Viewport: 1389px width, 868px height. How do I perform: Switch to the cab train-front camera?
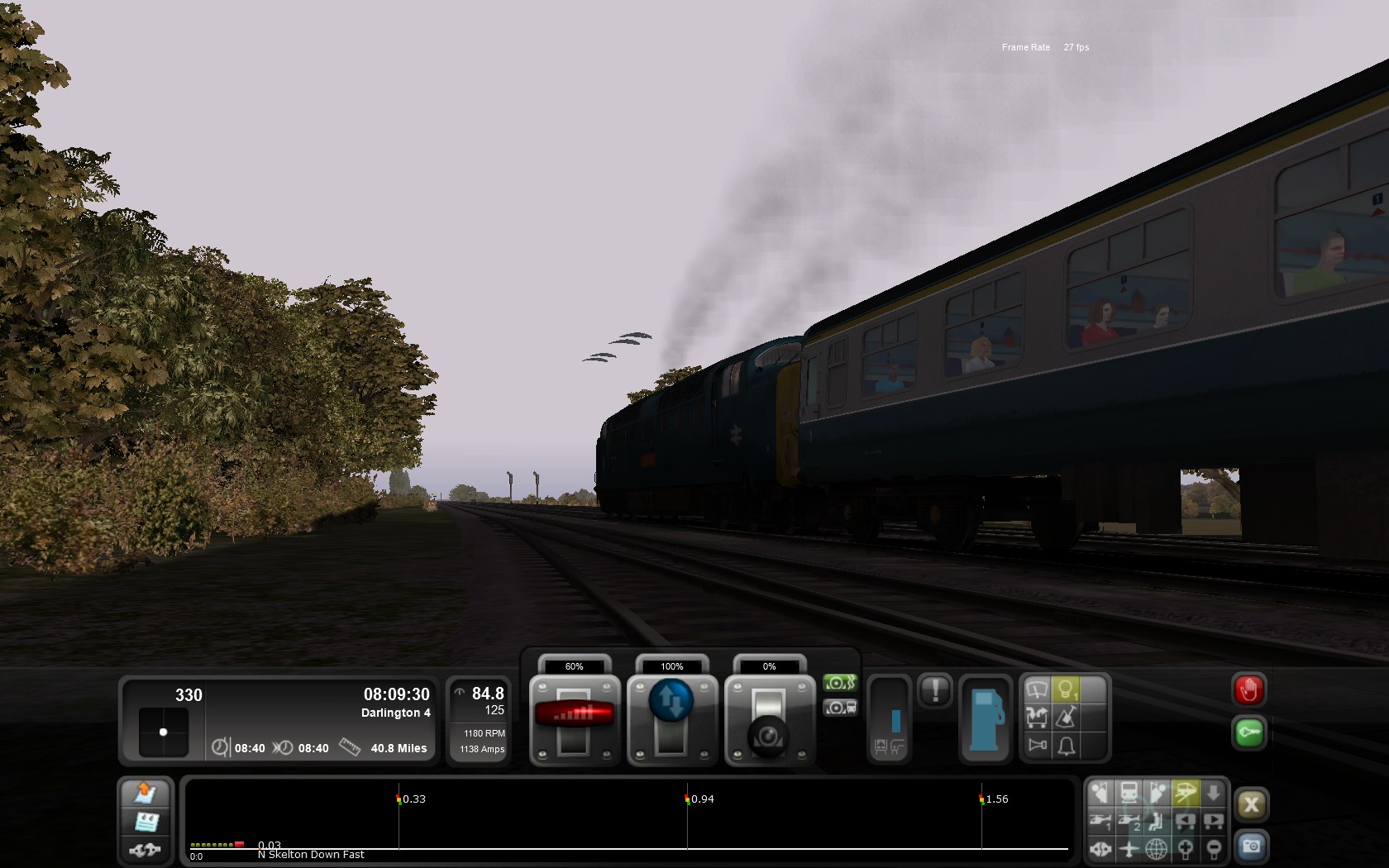(1129, 793)
